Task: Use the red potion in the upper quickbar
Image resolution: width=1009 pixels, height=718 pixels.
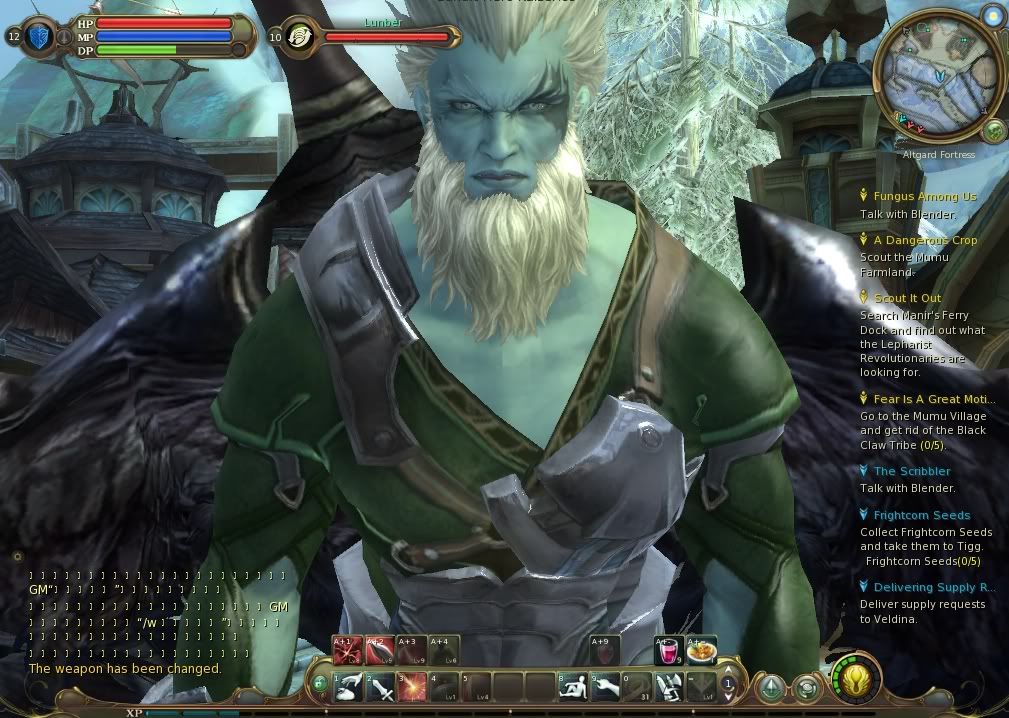Action: 667,650
